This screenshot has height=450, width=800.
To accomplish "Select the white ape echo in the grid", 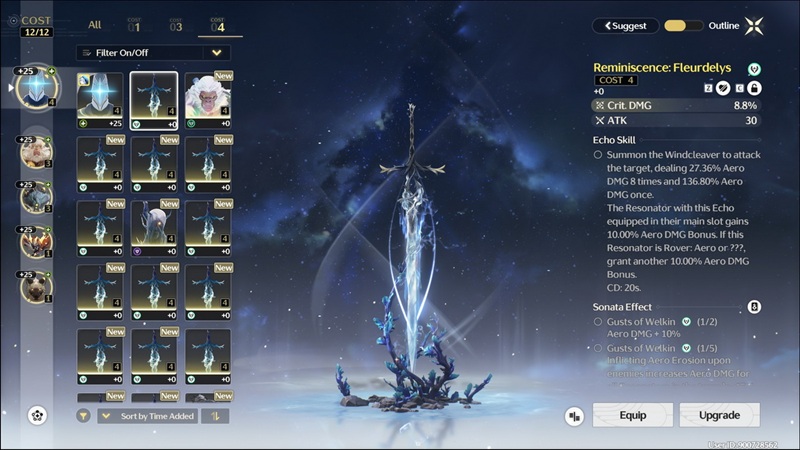I will (x=207, y=99).
